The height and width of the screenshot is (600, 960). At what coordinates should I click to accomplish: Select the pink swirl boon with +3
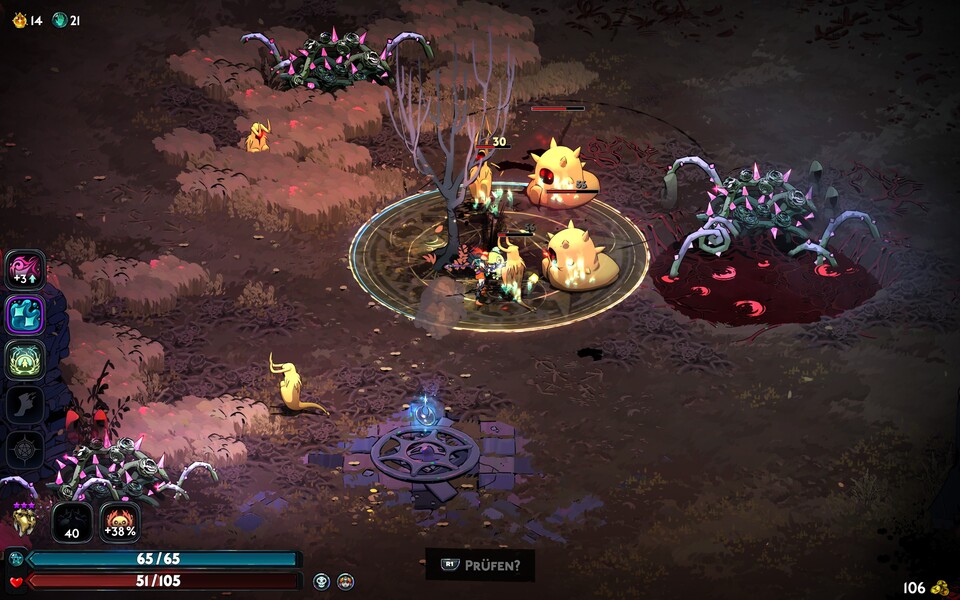click(x=25, y=270)
